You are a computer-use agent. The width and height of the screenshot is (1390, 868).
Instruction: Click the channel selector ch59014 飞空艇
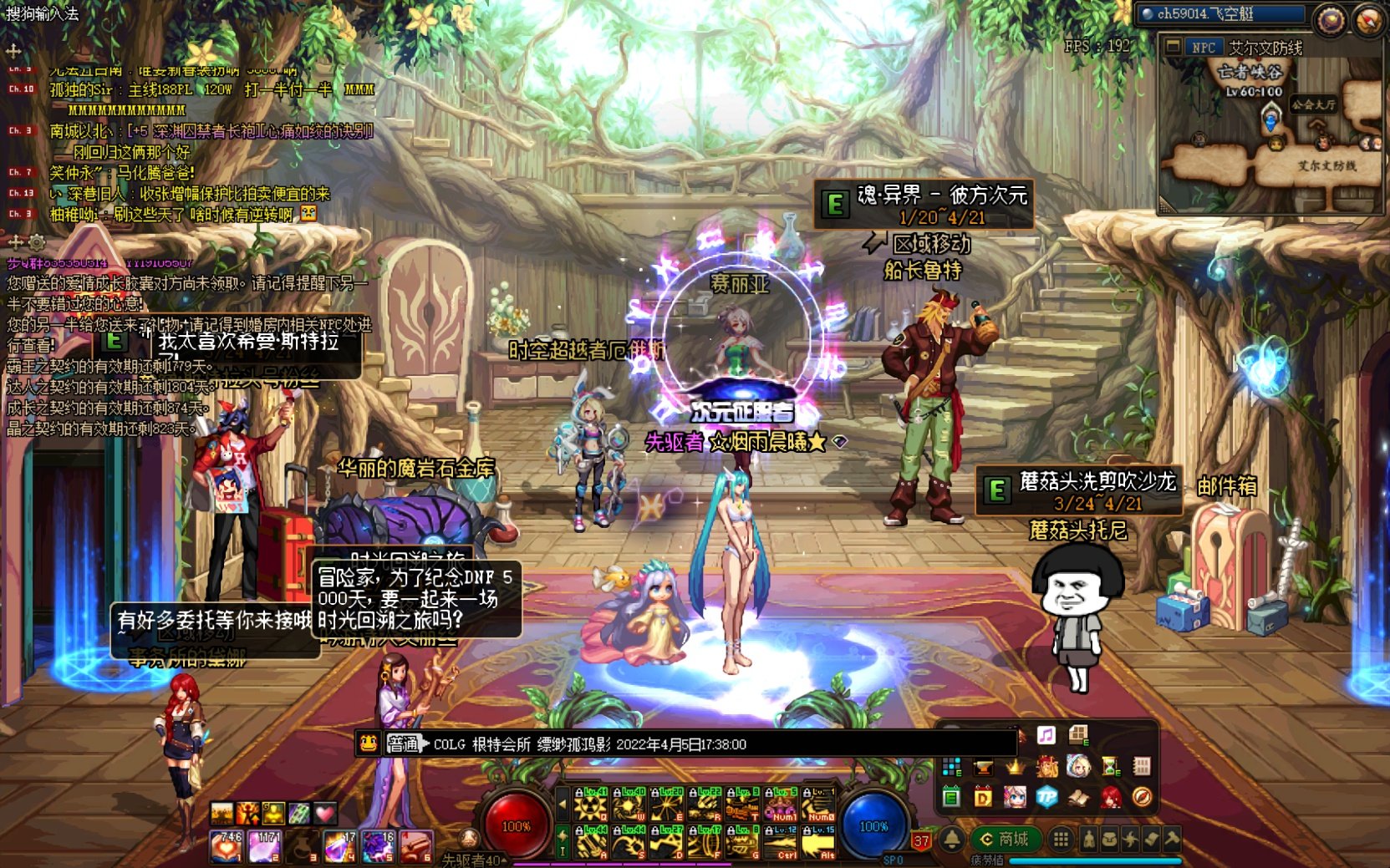coord(1221,14)
